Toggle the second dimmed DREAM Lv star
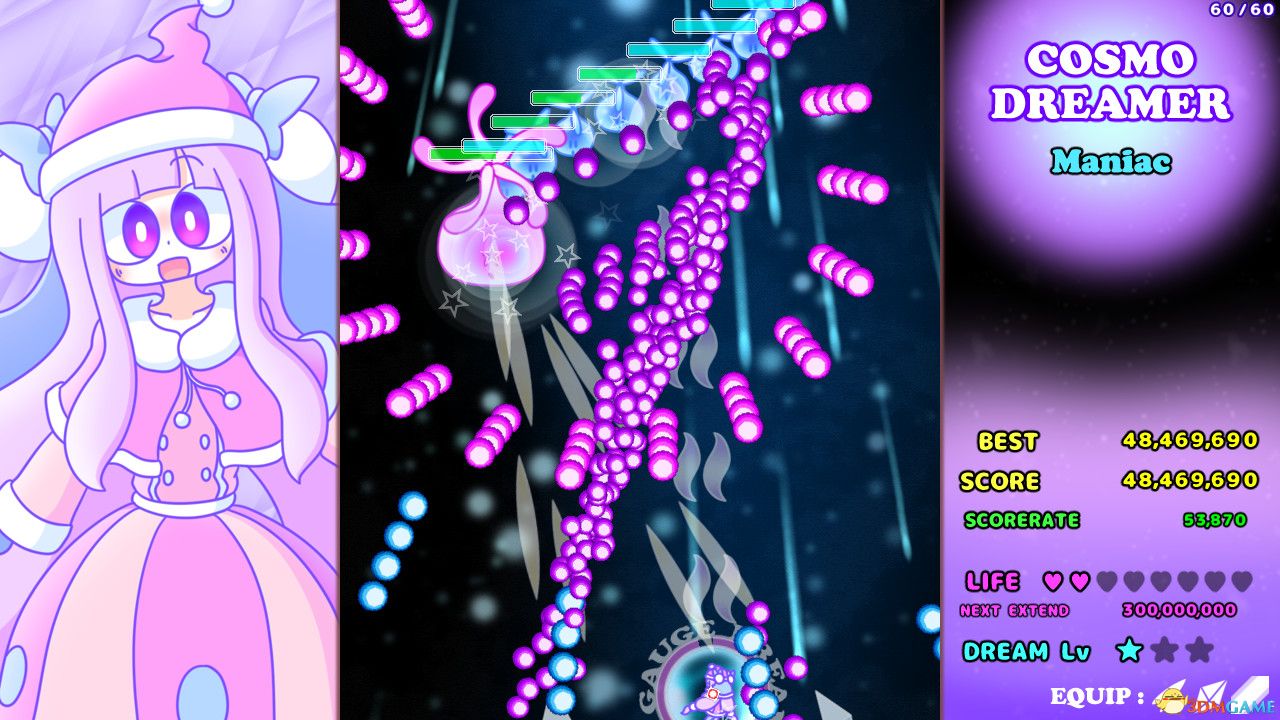The height and width of the screenshot is (720, 1280). point(1164,650)
